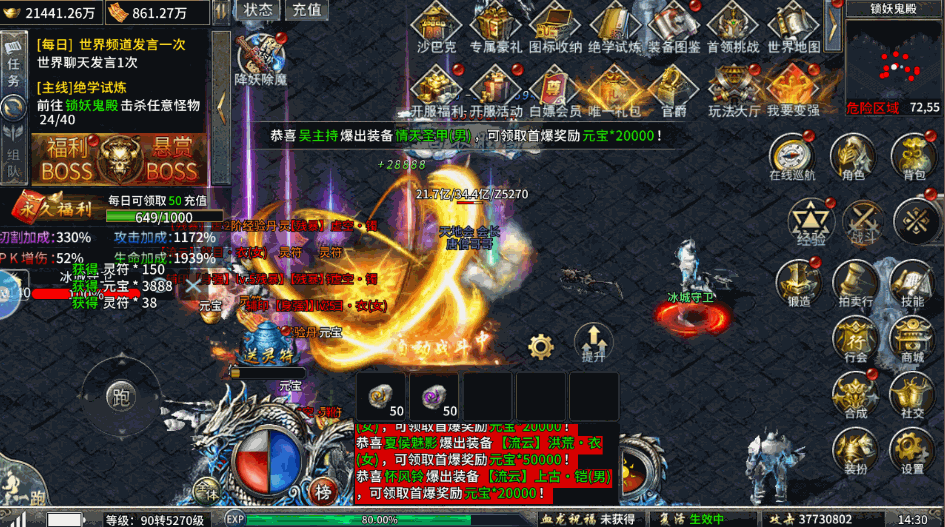Viewport: 945px width, 527px height.
Task: Open the 锻造 forging menu
Action: point(798,284)
